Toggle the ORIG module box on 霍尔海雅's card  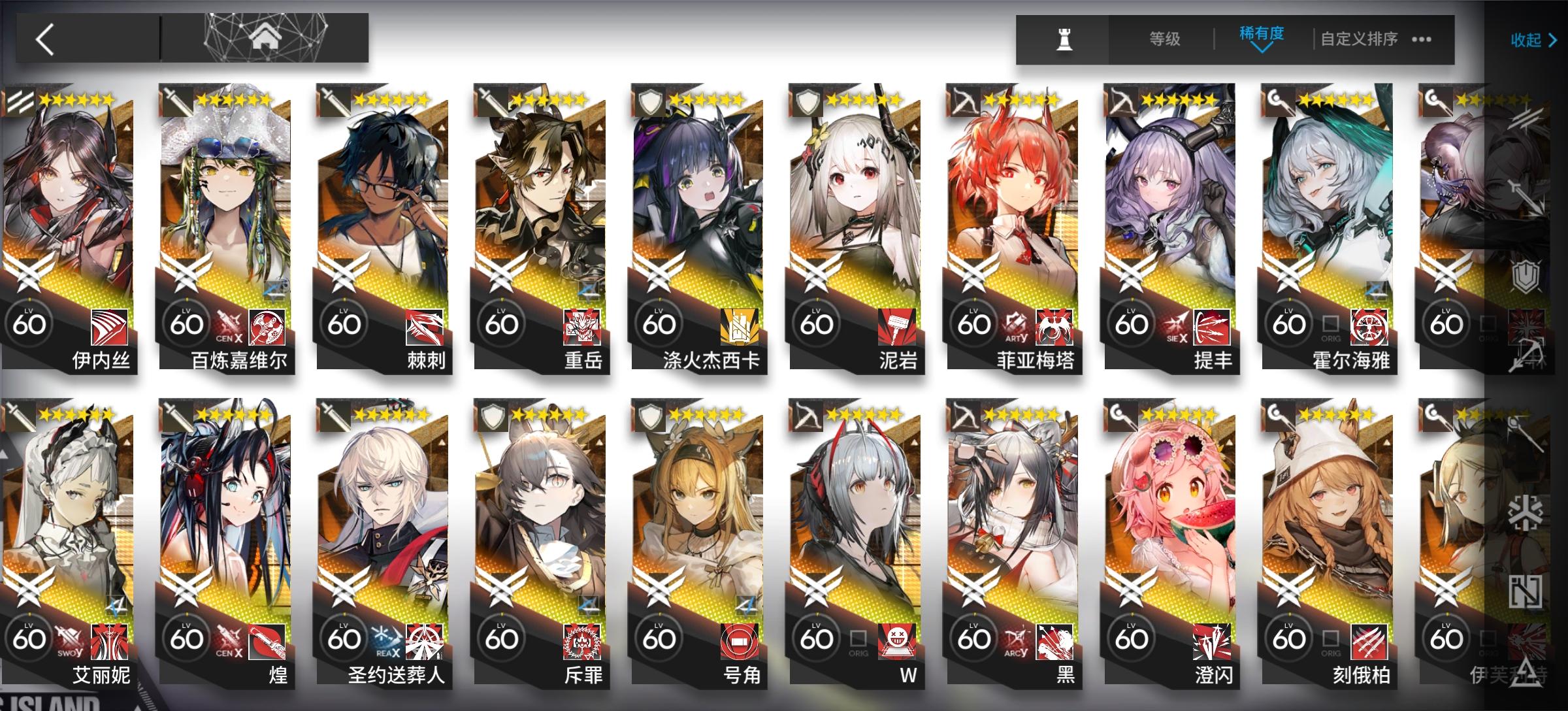pos(1330,323)
